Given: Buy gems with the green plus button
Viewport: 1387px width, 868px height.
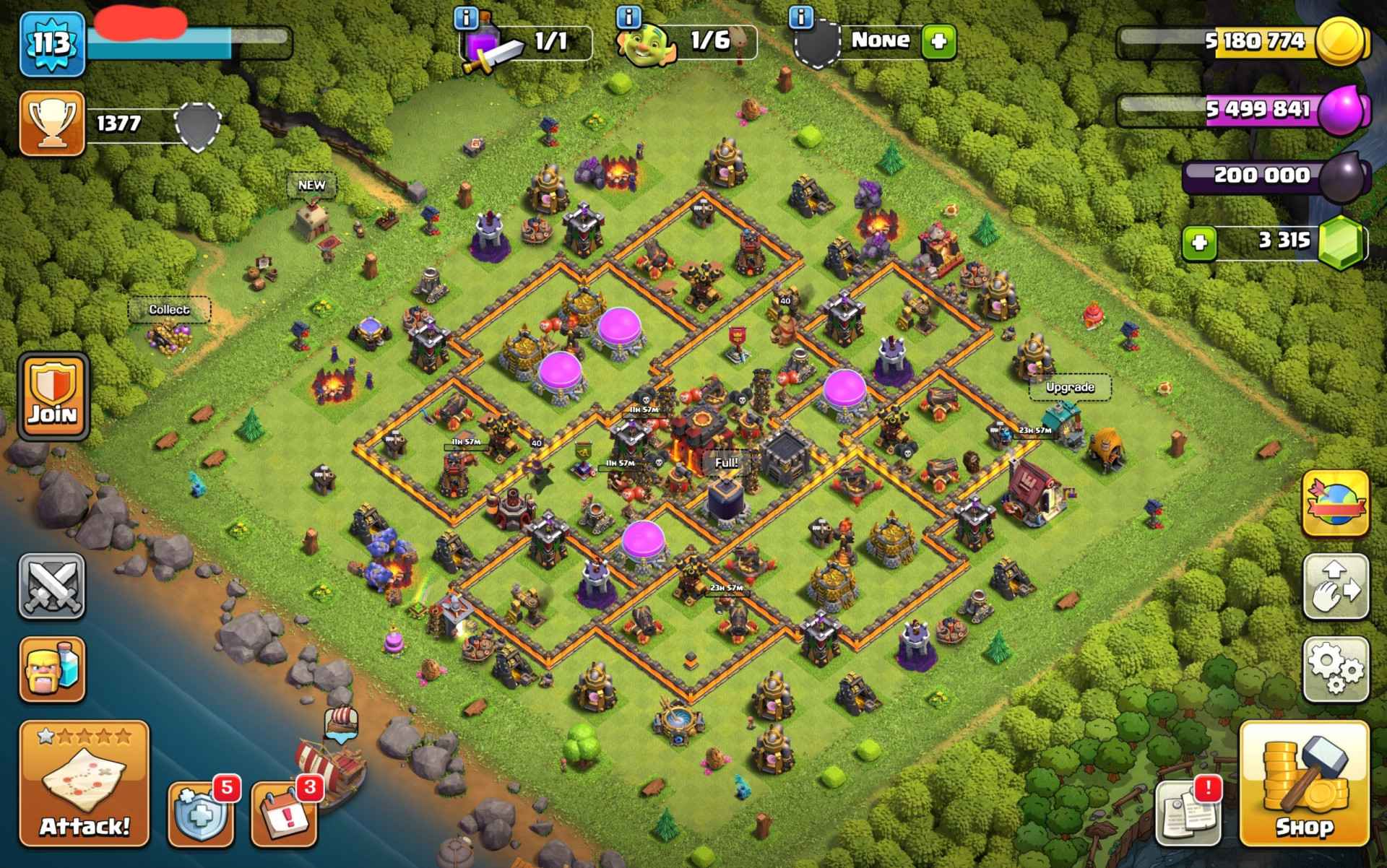Looking at the screenshot, I should point(1199,243).
